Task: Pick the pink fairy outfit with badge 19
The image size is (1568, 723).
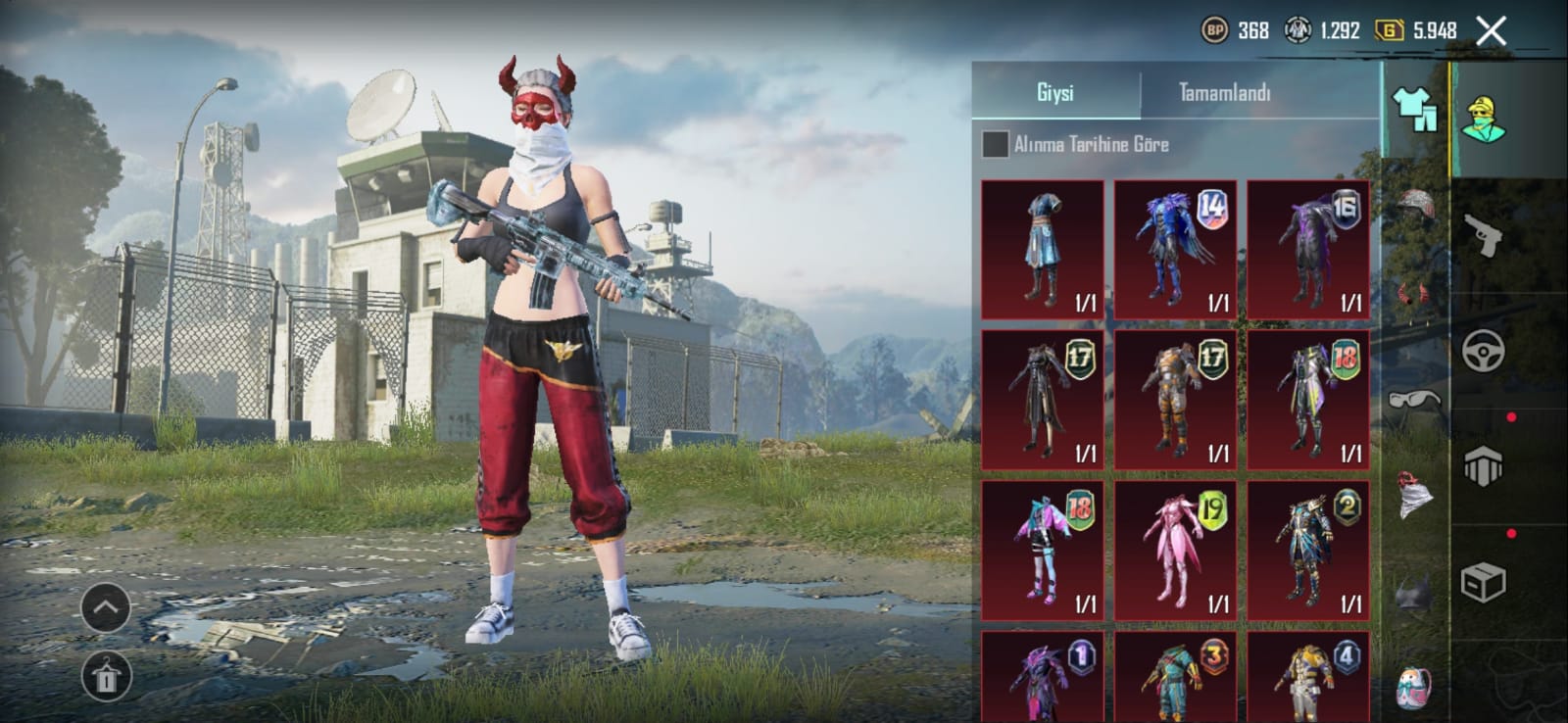Action: [1175, 550]
